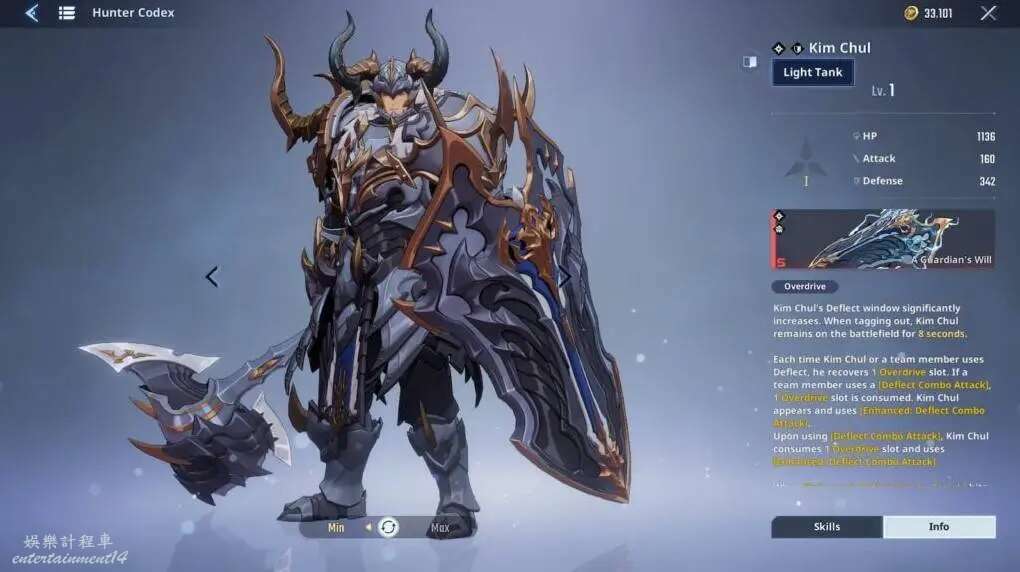Switch to the Skills tab
The image size is (1020, 572).
(x=826, y=527)
